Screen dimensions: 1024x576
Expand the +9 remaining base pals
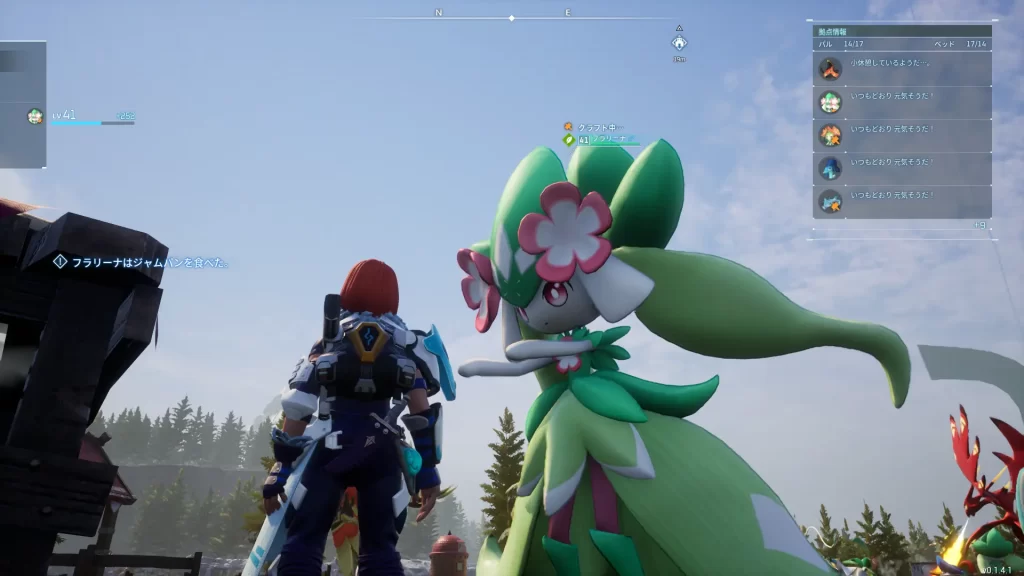(979, 226)
